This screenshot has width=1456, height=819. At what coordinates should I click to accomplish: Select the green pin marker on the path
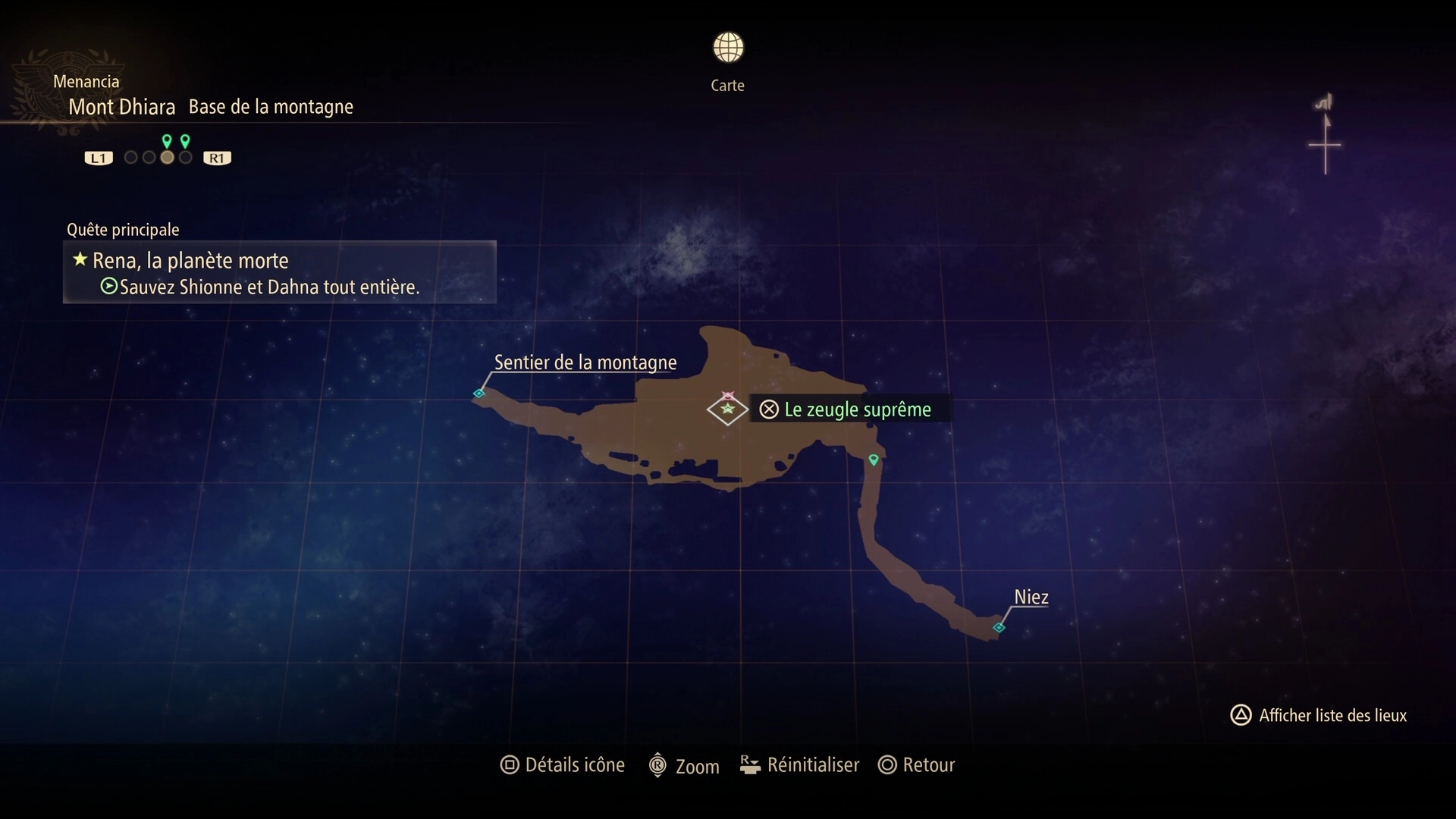(x=874, y=460)
